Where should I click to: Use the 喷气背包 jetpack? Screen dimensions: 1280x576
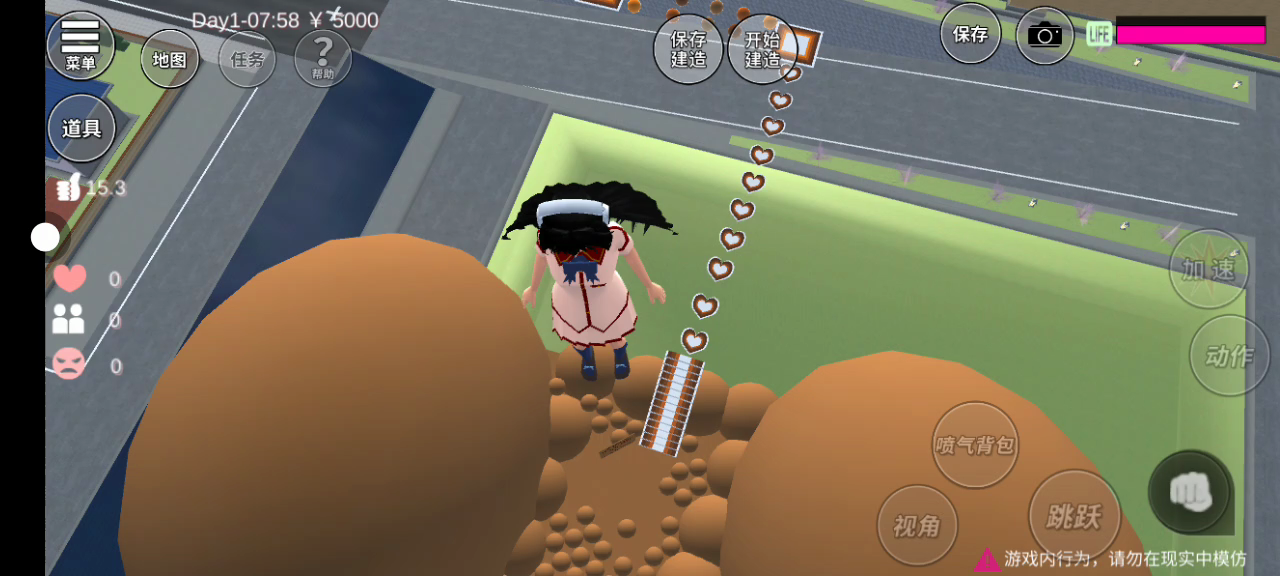(x=974, y=445)
